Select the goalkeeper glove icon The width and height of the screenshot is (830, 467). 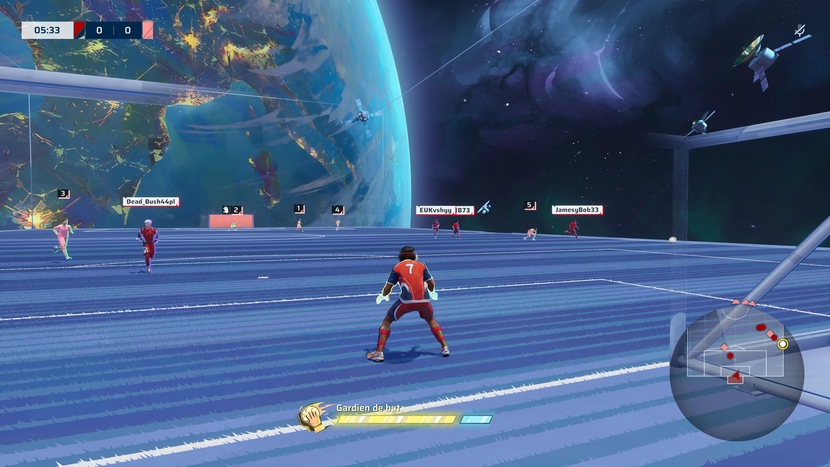coord(315,416)
